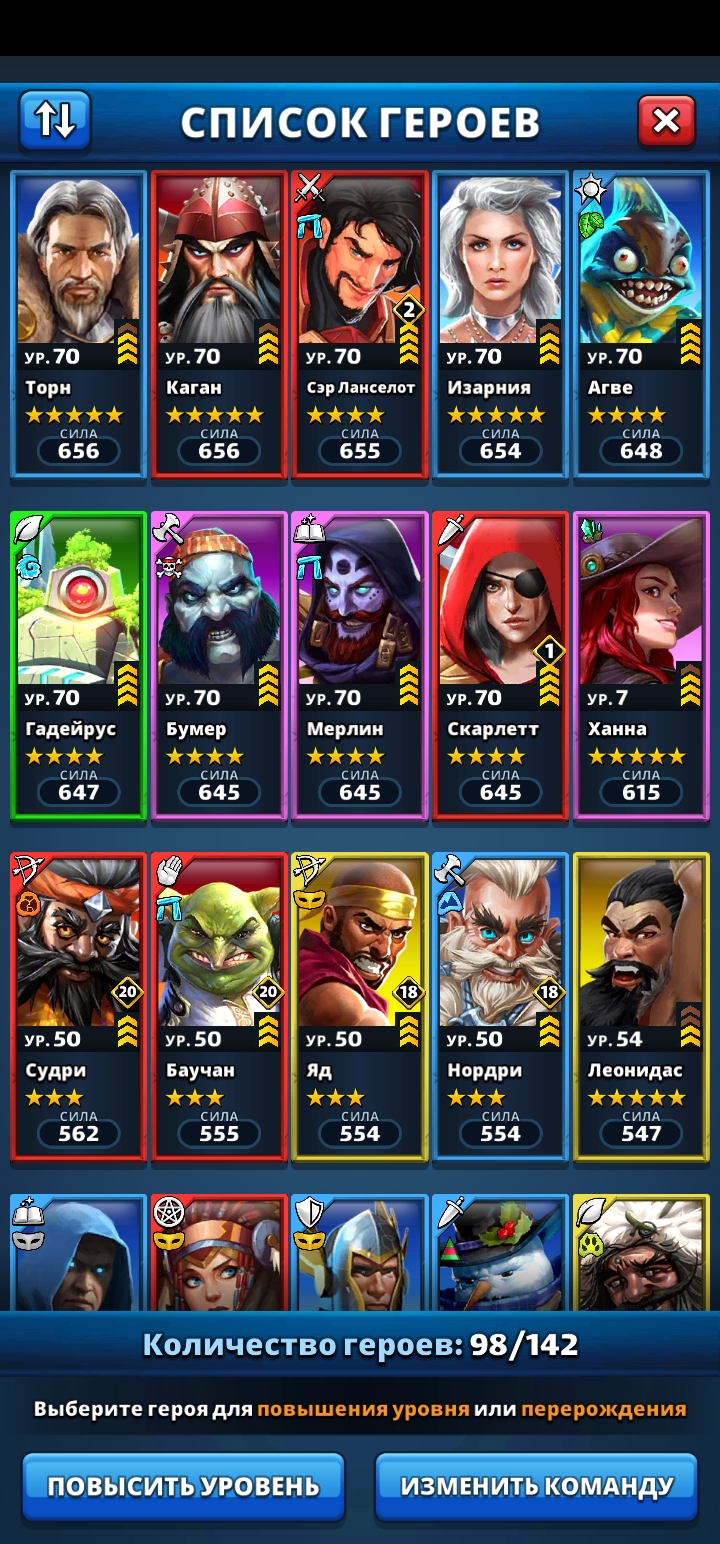
Task: Select the Бумер hero card
Action: coord(219,662)
